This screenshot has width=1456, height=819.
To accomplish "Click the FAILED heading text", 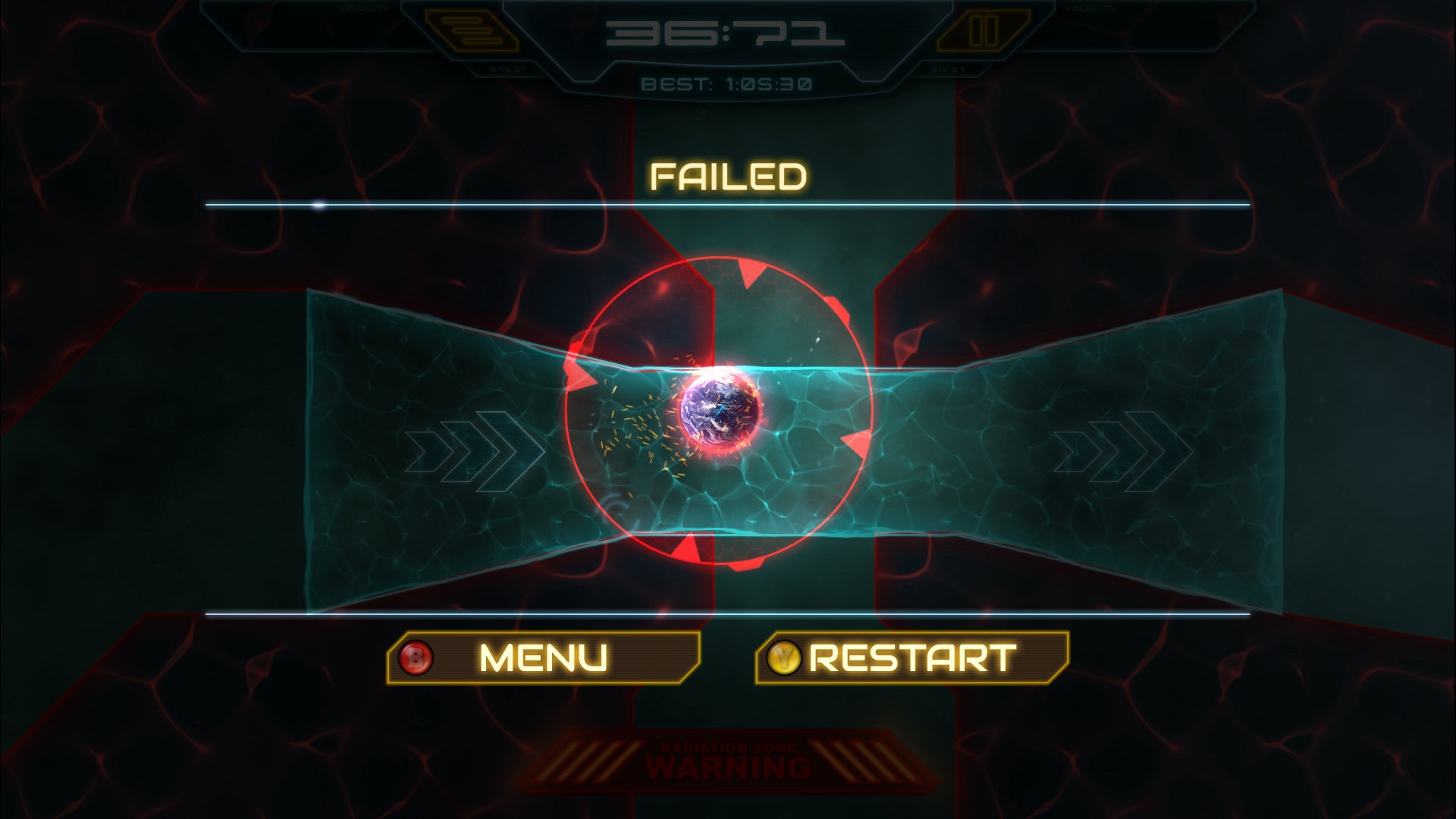I will pyautogui.click(x=728, y=176).
